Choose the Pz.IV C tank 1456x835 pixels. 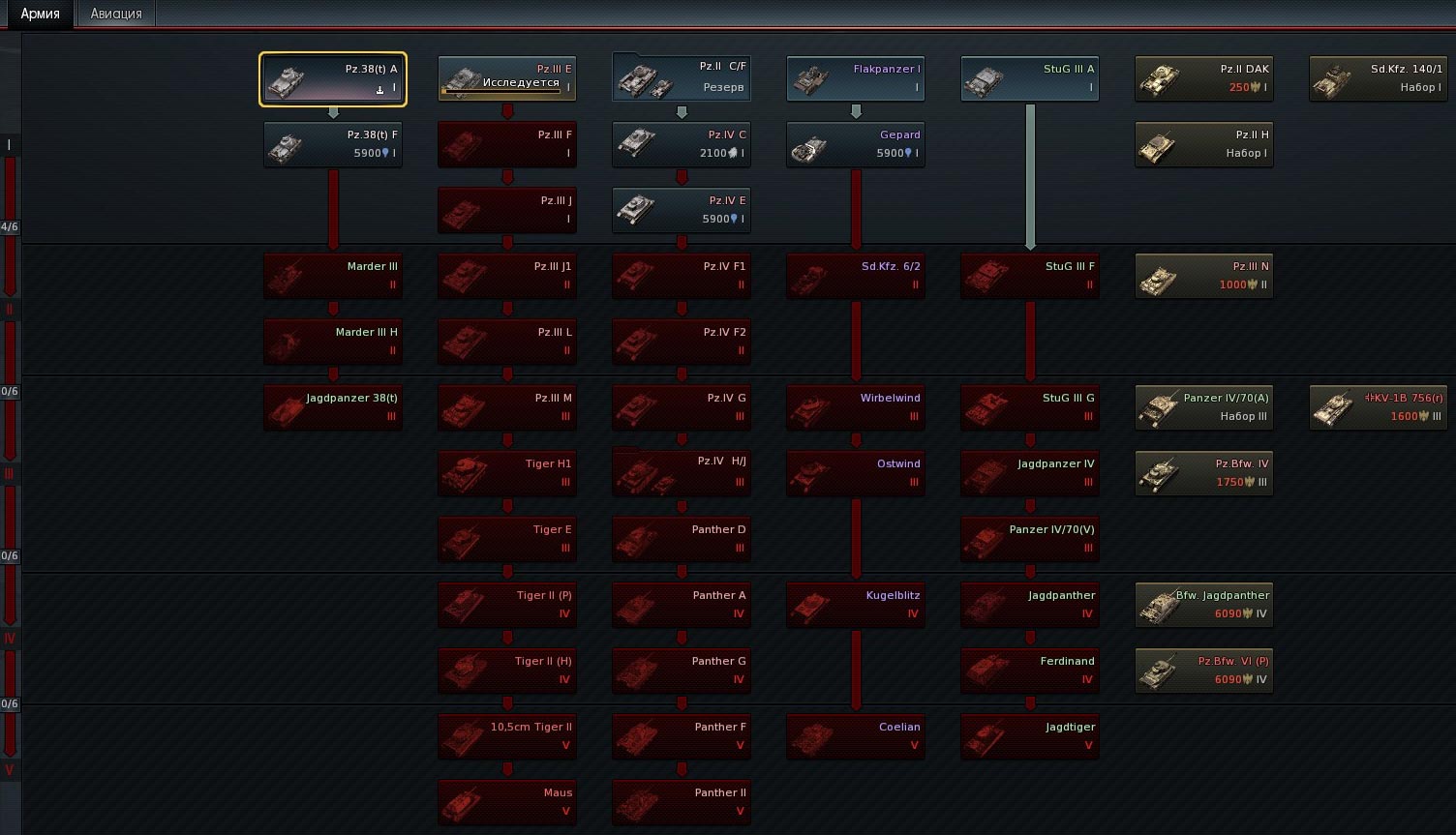pos(682,145)
